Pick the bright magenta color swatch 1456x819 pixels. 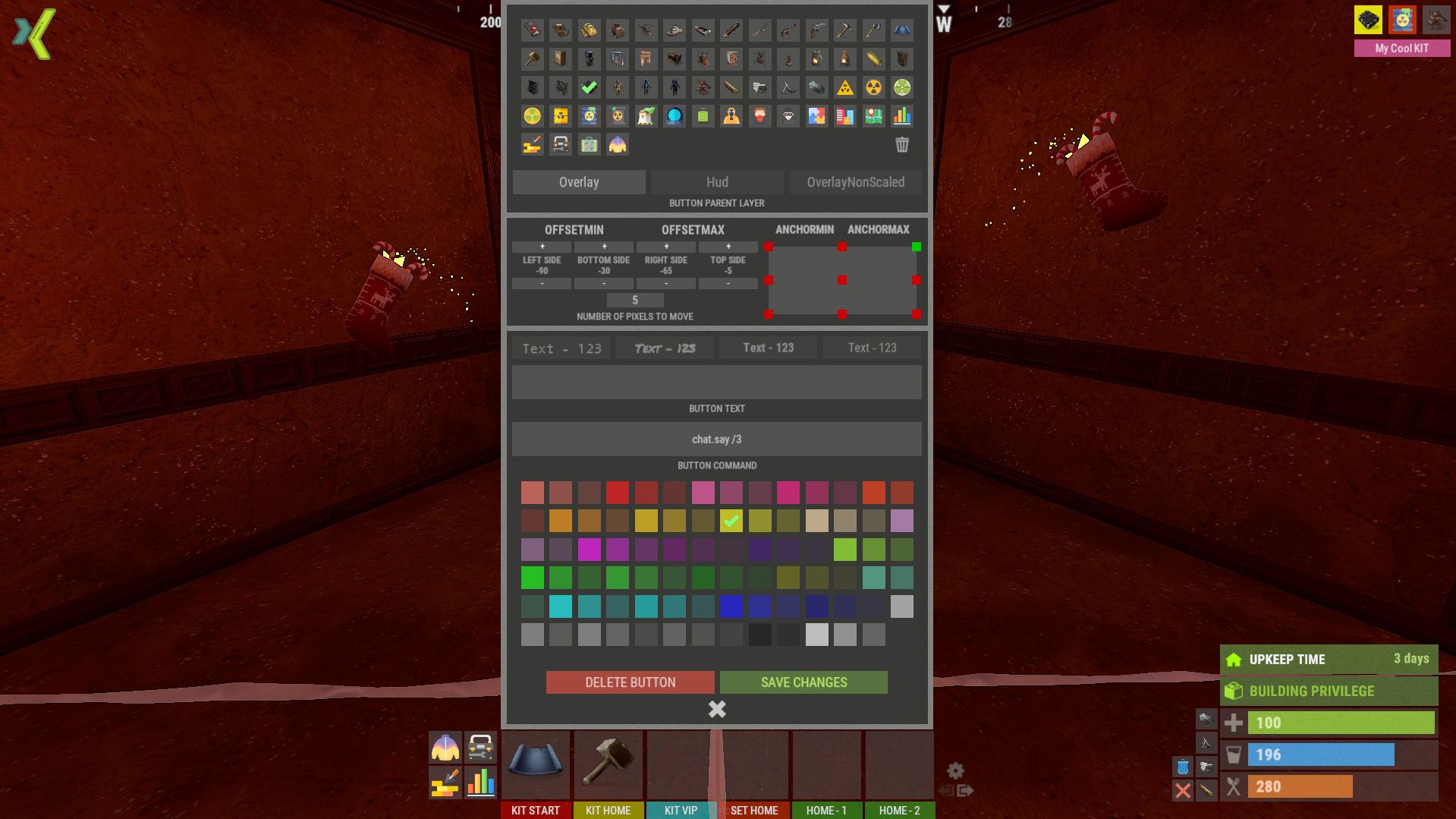[x=589, y=549]
